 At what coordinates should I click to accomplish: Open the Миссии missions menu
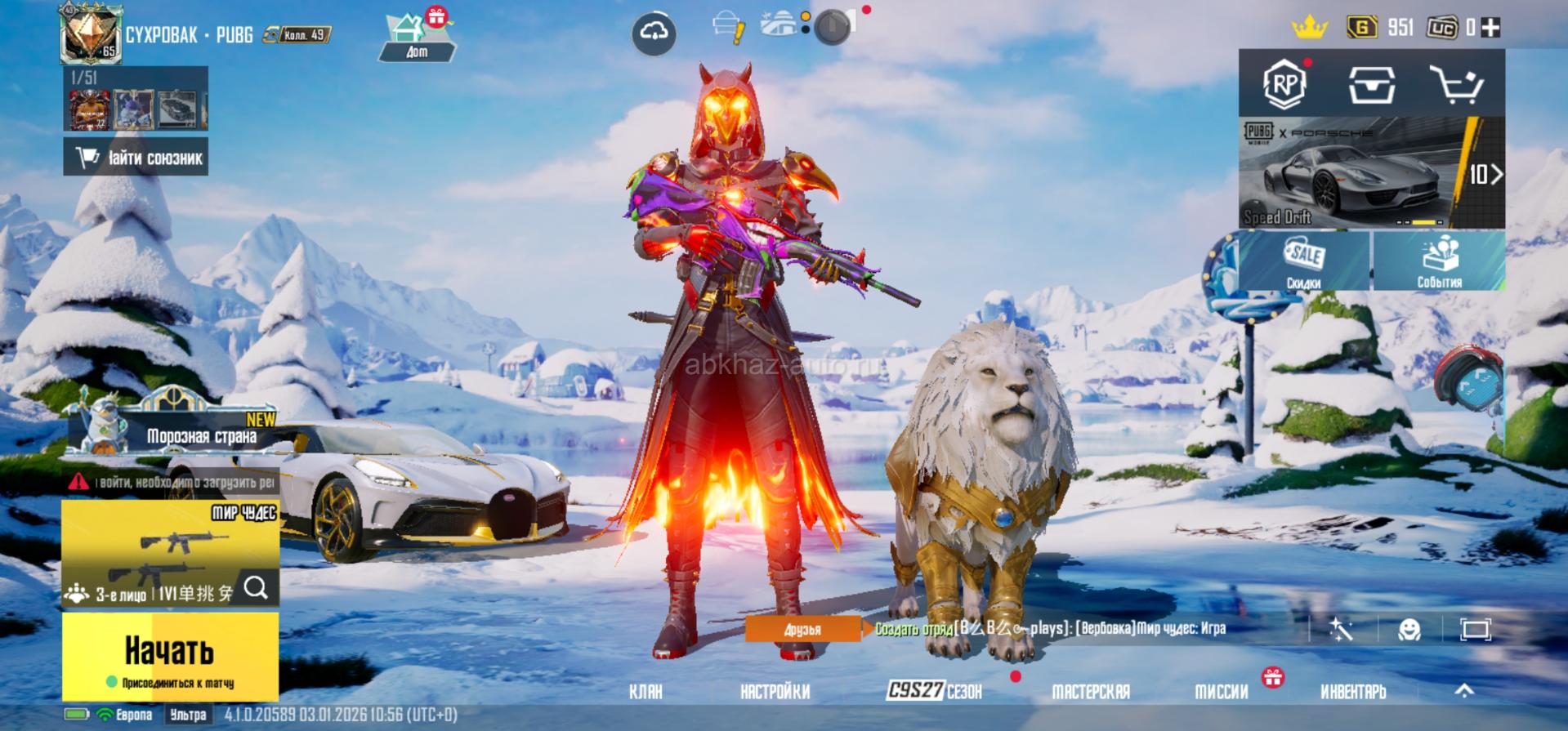coord(1222,692)
